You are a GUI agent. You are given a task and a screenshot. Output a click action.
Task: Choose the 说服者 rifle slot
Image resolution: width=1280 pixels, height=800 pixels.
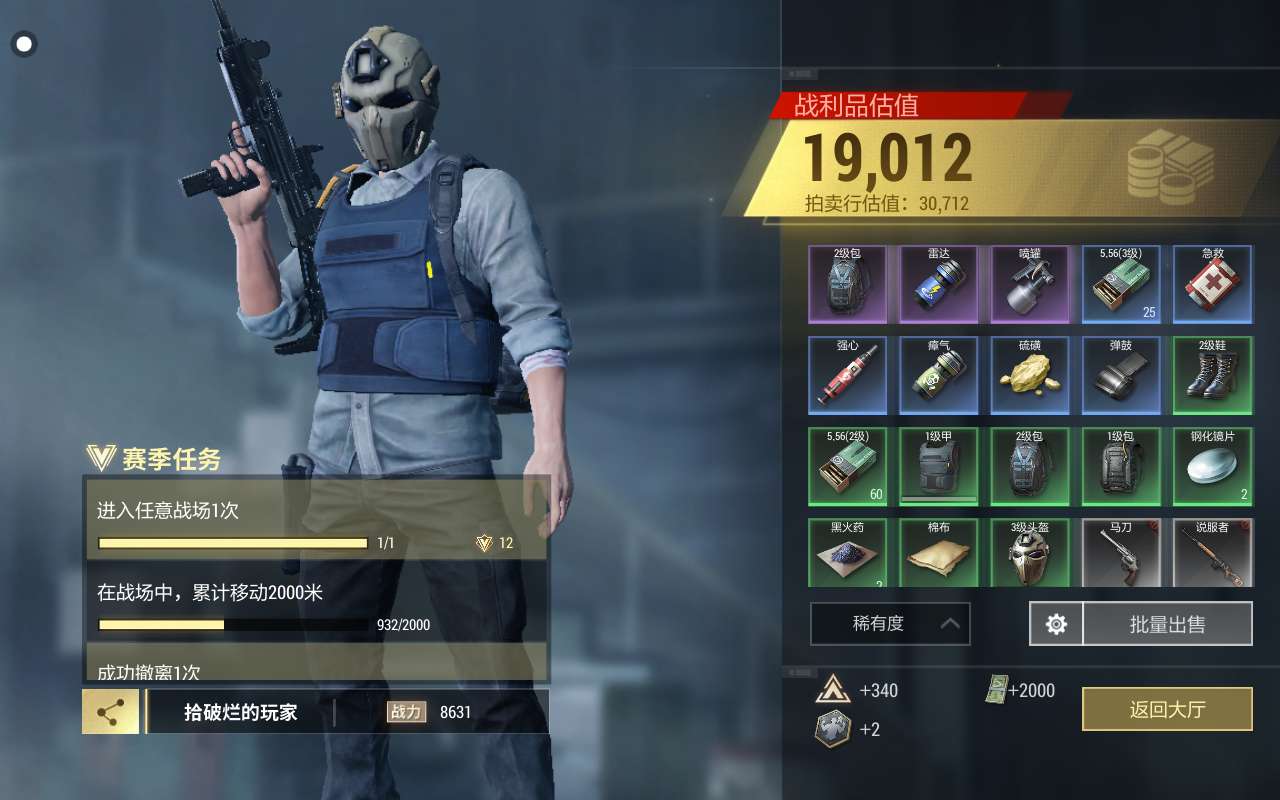[1212, 552]
